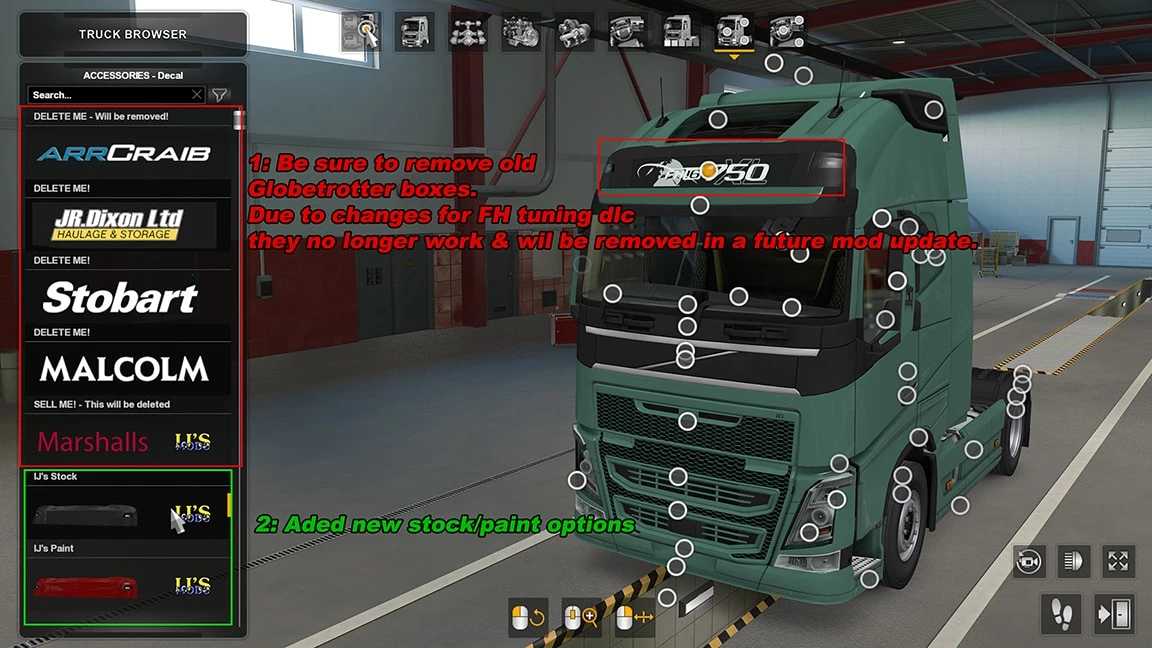1152x648 pixels.
Task: Switch to the engine category
Action: click(521, 32)
